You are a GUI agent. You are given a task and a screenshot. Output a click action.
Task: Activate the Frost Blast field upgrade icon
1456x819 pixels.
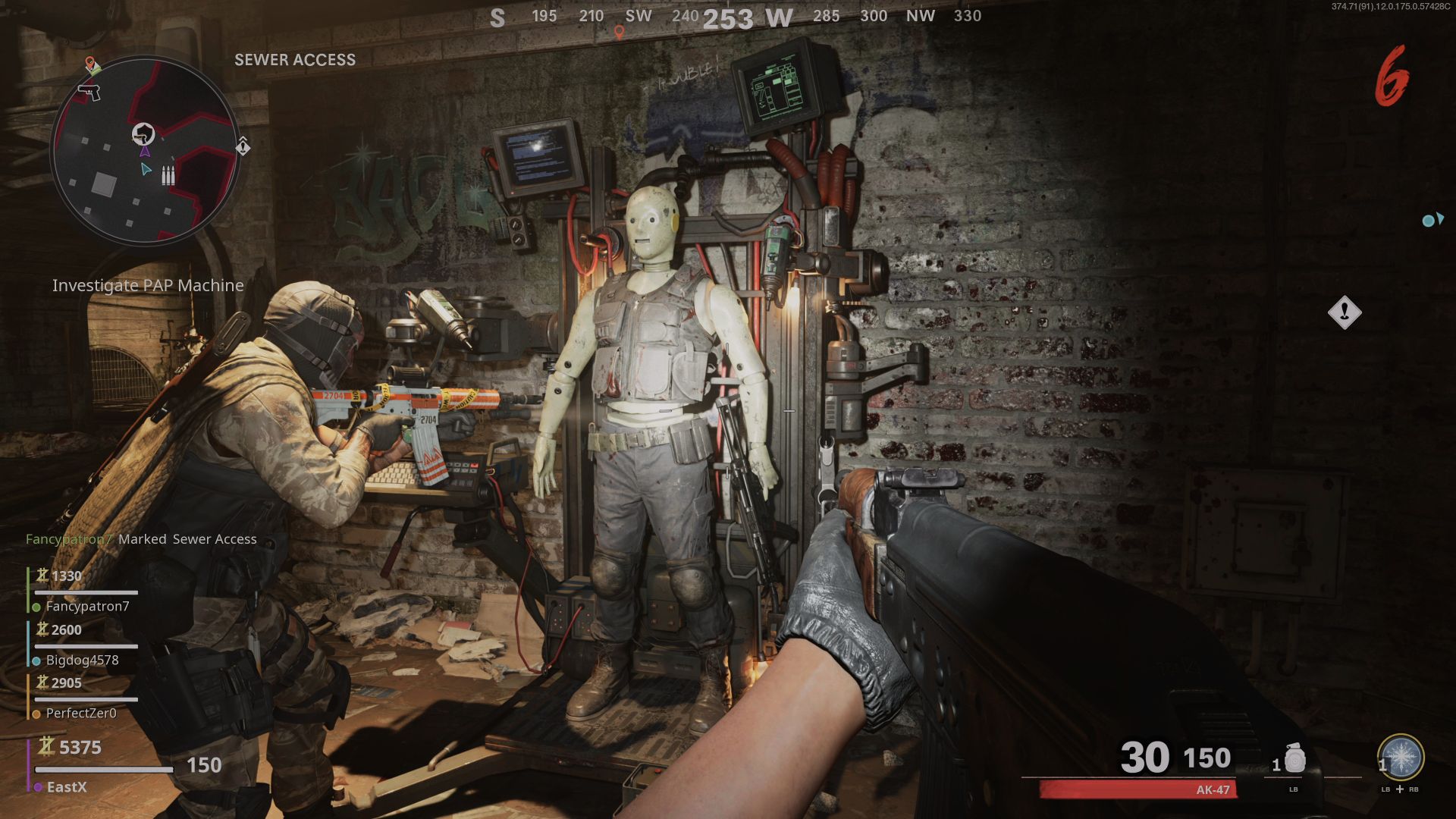1400,758
